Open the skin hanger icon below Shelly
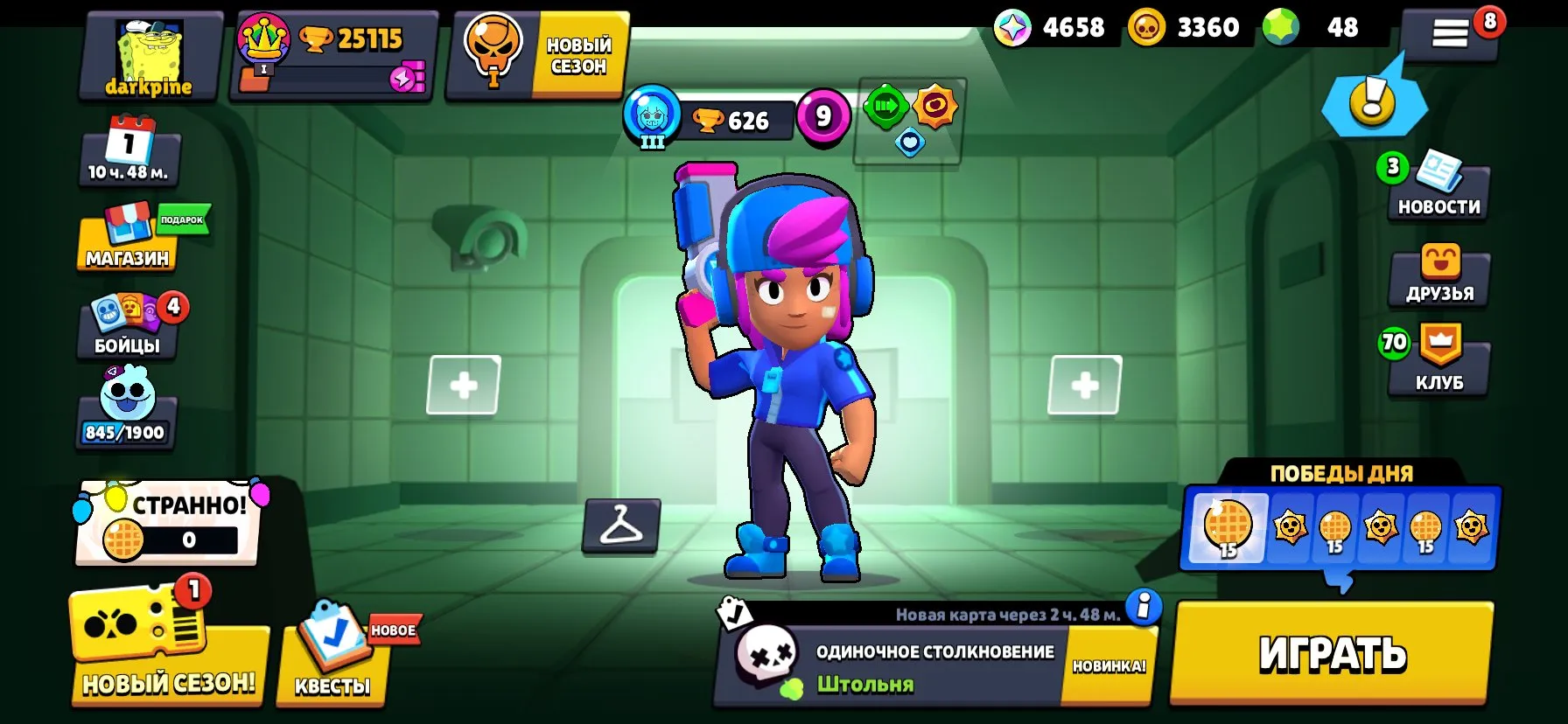This screenshot has width=1568, height=724. click(623, 526)
